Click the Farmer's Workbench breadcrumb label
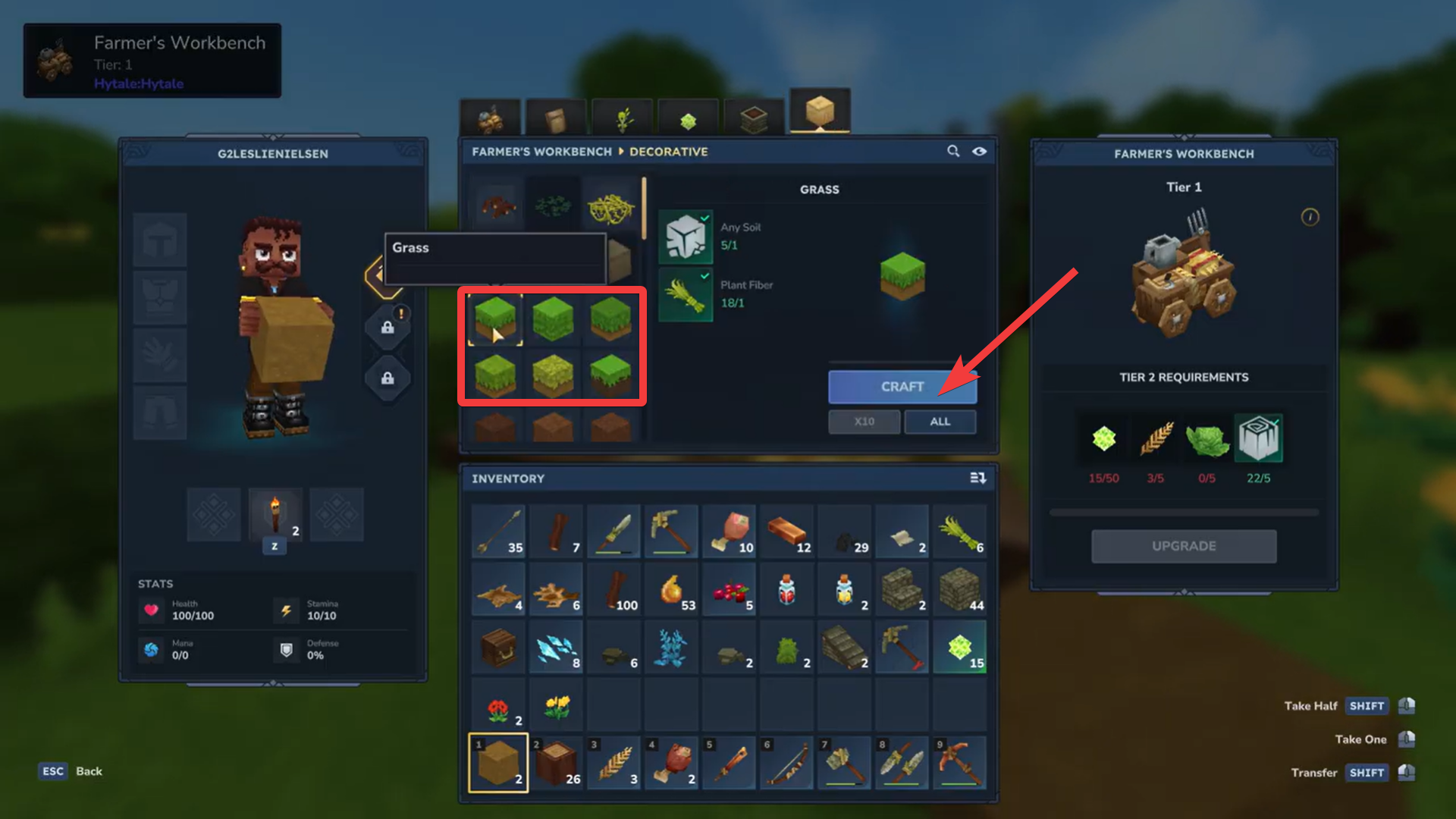Viewport: 1456px width, 819px height. pyautogui.click(x=541, y=152)
